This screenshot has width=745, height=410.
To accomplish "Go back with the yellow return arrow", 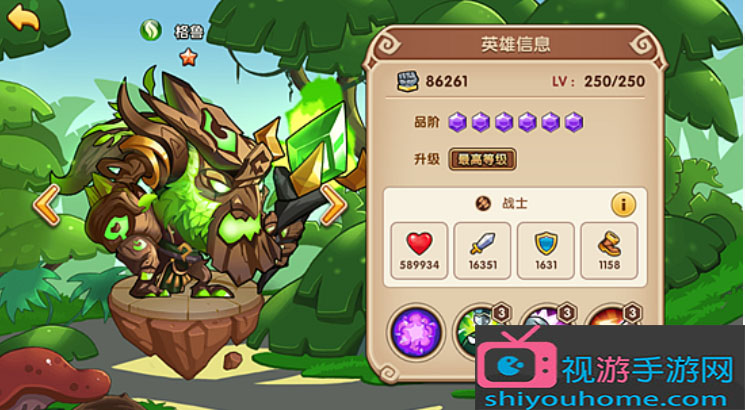I will (24, 17).
